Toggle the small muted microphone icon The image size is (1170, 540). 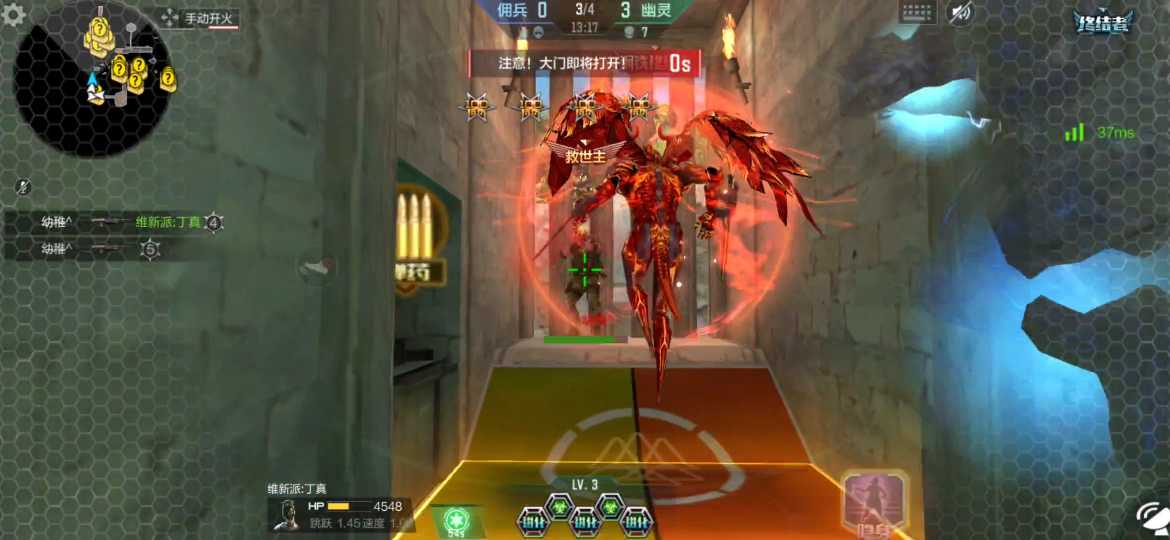23,187
